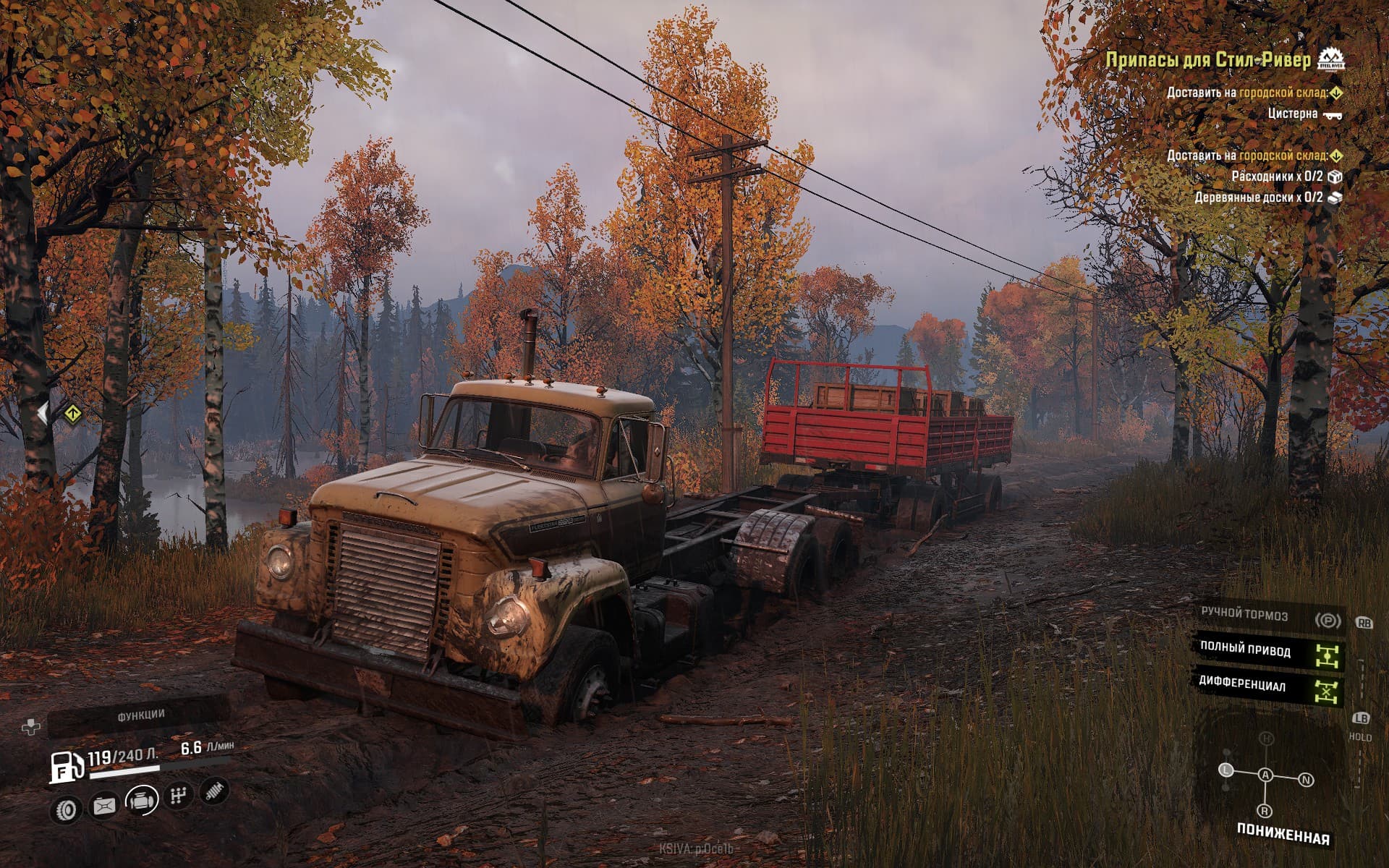Select the suspension spring icon
This screenshot has width=1389, height=868.
[x=214, y=791]
